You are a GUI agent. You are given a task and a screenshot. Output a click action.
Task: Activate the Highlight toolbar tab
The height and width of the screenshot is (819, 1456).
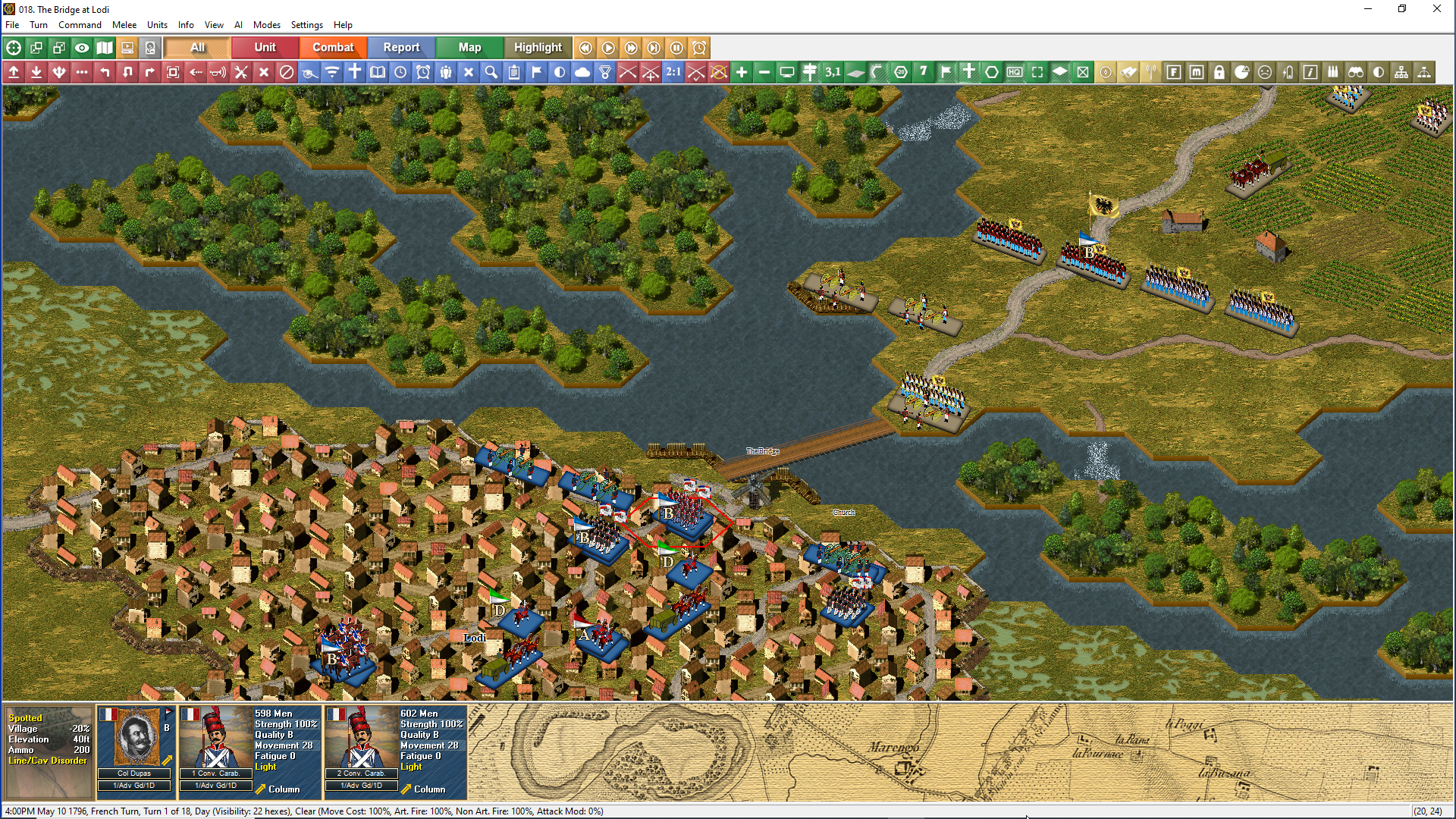point(538,47)
